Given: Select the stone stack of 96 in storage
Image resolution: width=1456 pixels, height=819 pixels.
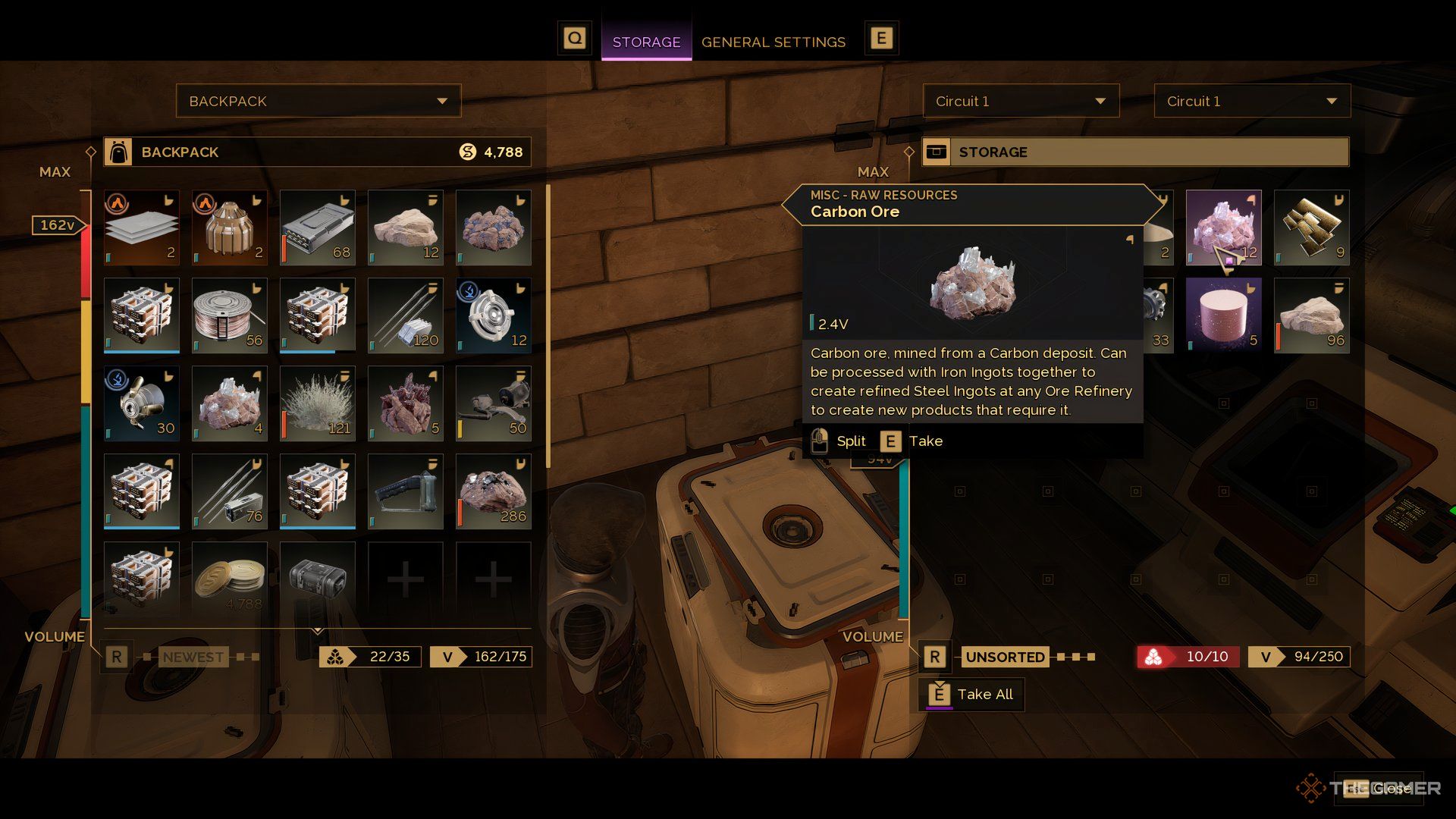Looking at the screenshot, I should (x=1311, y=315).
